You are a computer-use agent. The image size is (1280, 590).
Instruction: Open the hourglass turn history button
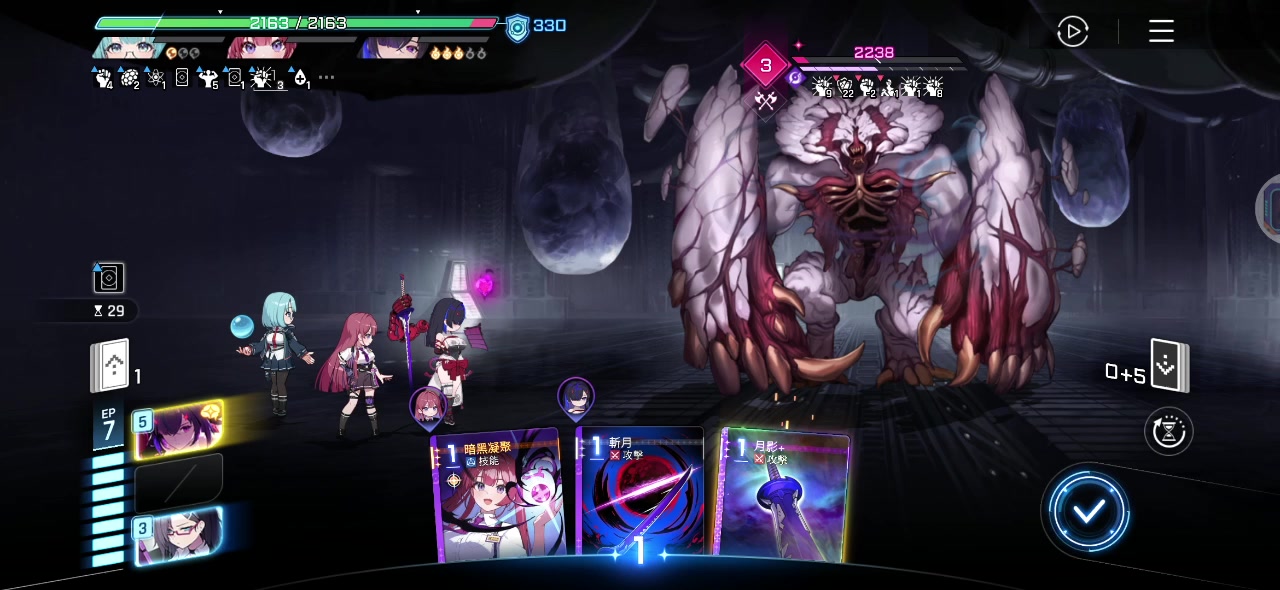pyautogui.click(x=1167, y=432)
